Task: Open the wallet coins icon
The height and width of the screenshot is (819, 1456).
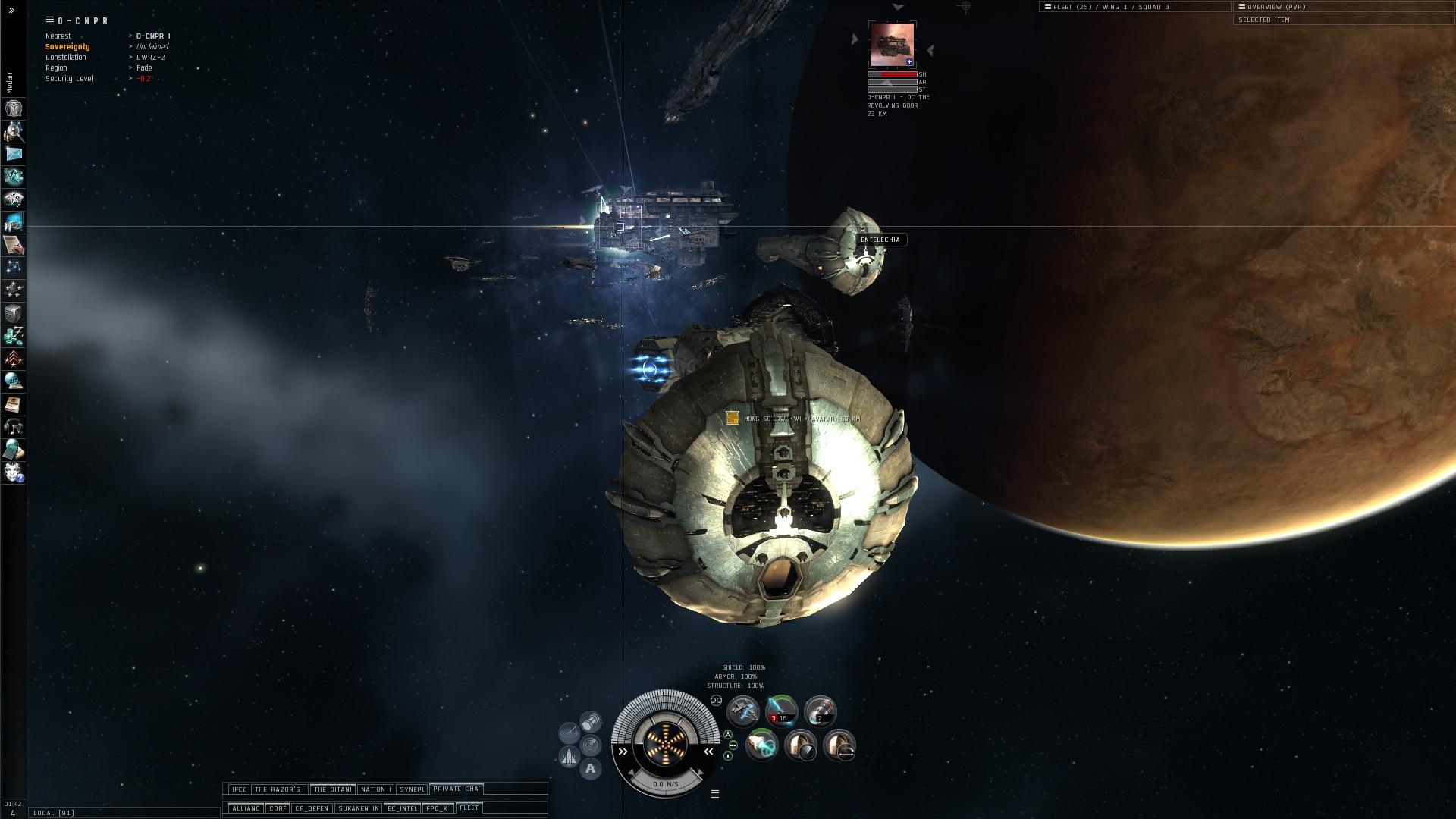Action: click(14, 336)
